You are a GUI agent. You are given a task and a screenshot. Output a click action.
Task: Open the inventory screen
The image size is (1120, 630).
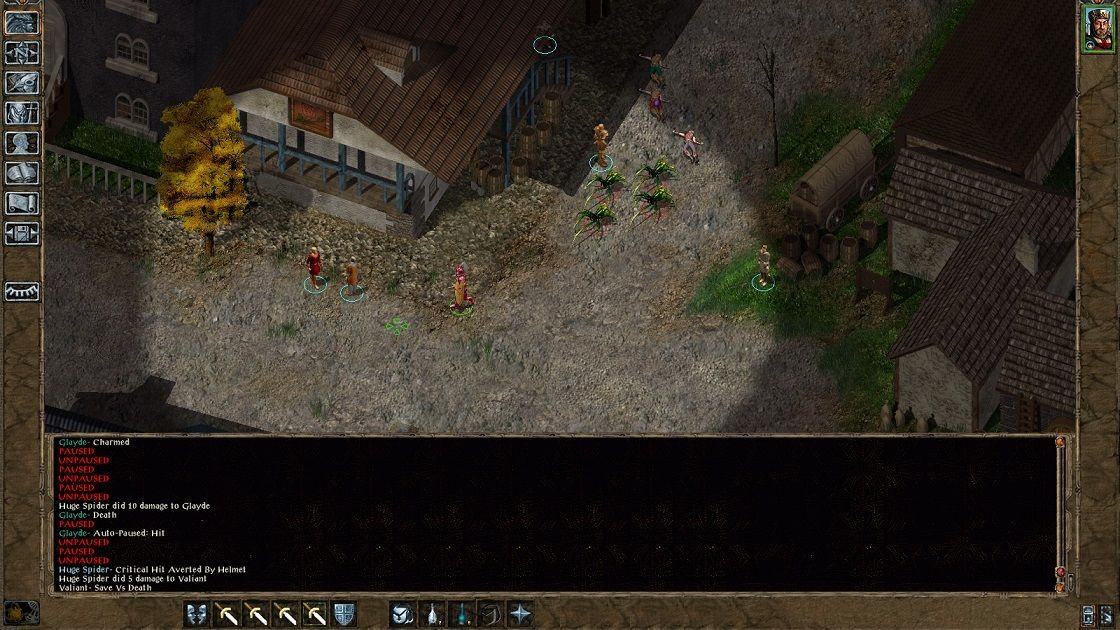(x=22, y=113)
